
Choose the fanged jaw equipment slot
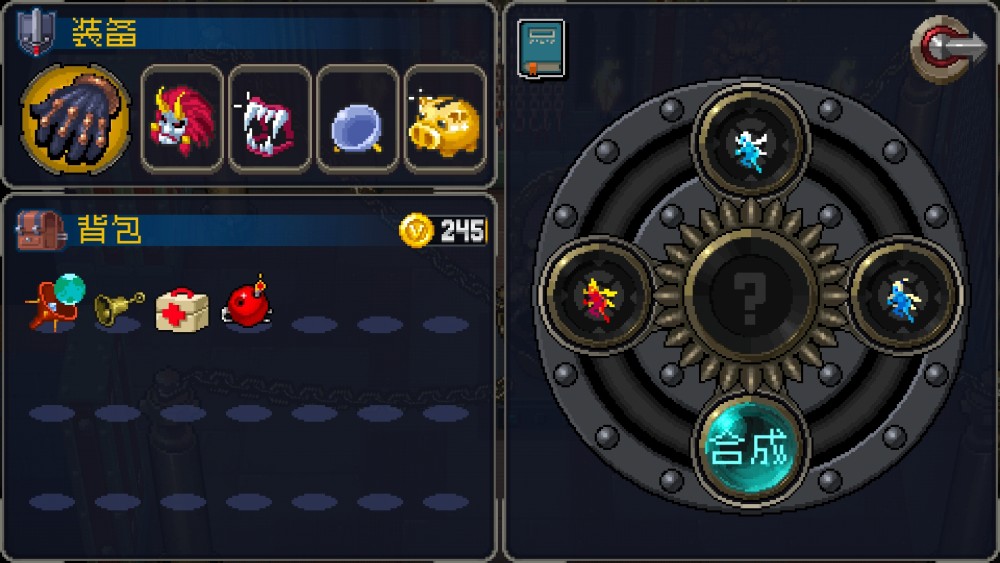[x=269, y=119]
